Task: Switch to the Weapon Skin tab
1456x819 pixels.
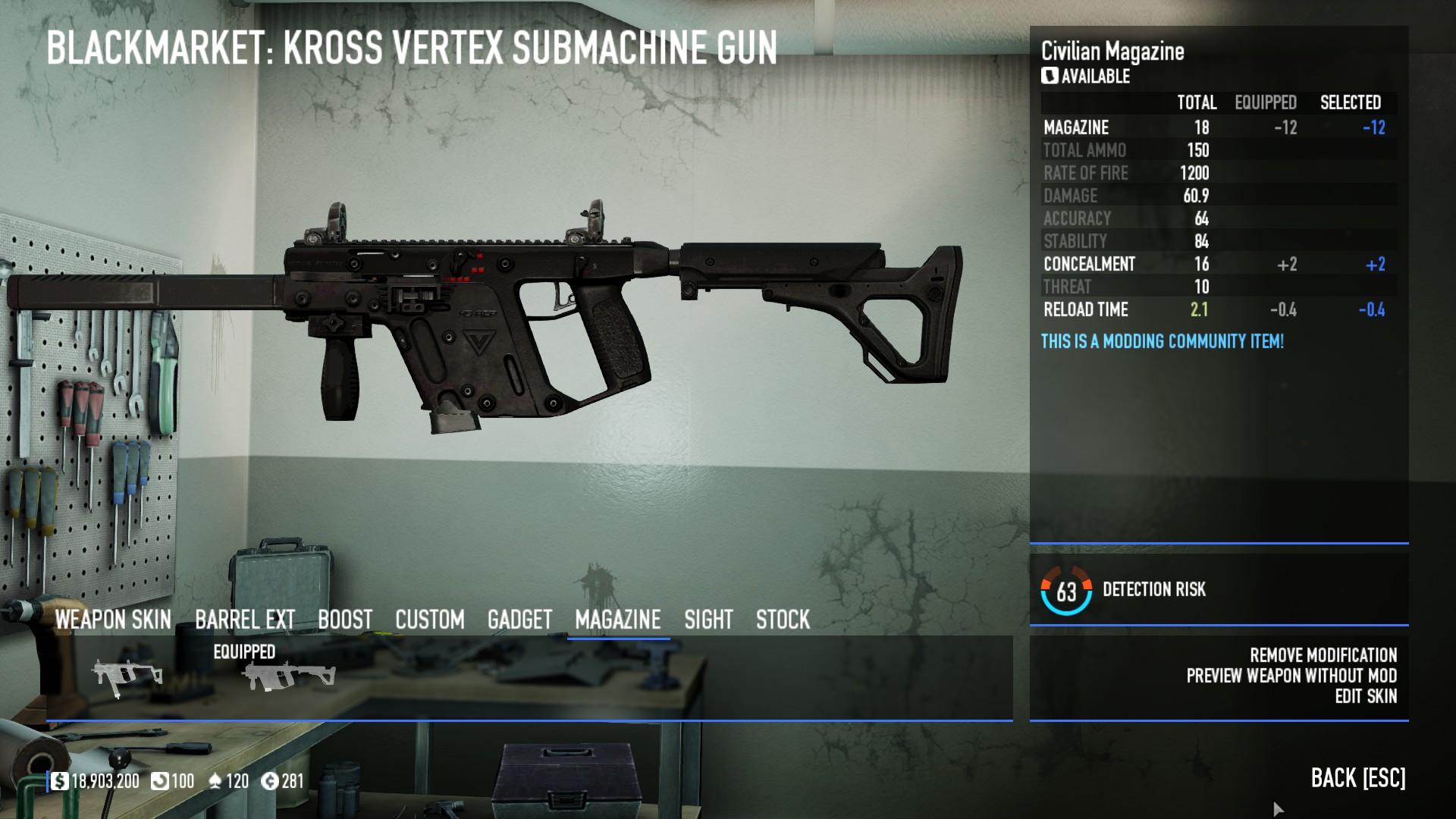Action: pyautogui.click(x=113, y=620)
